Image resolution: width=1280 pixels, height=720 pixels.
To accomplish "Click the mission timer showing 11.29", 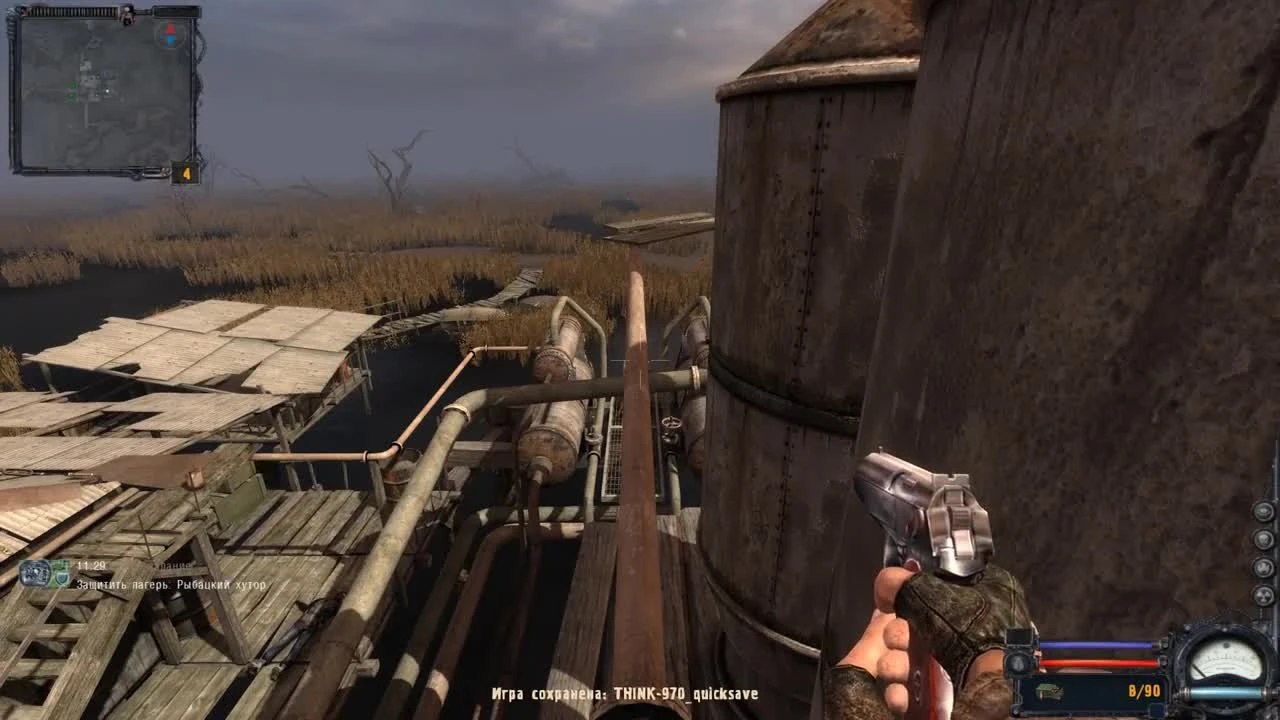I will pyautogui.click(x=90, y=565).
